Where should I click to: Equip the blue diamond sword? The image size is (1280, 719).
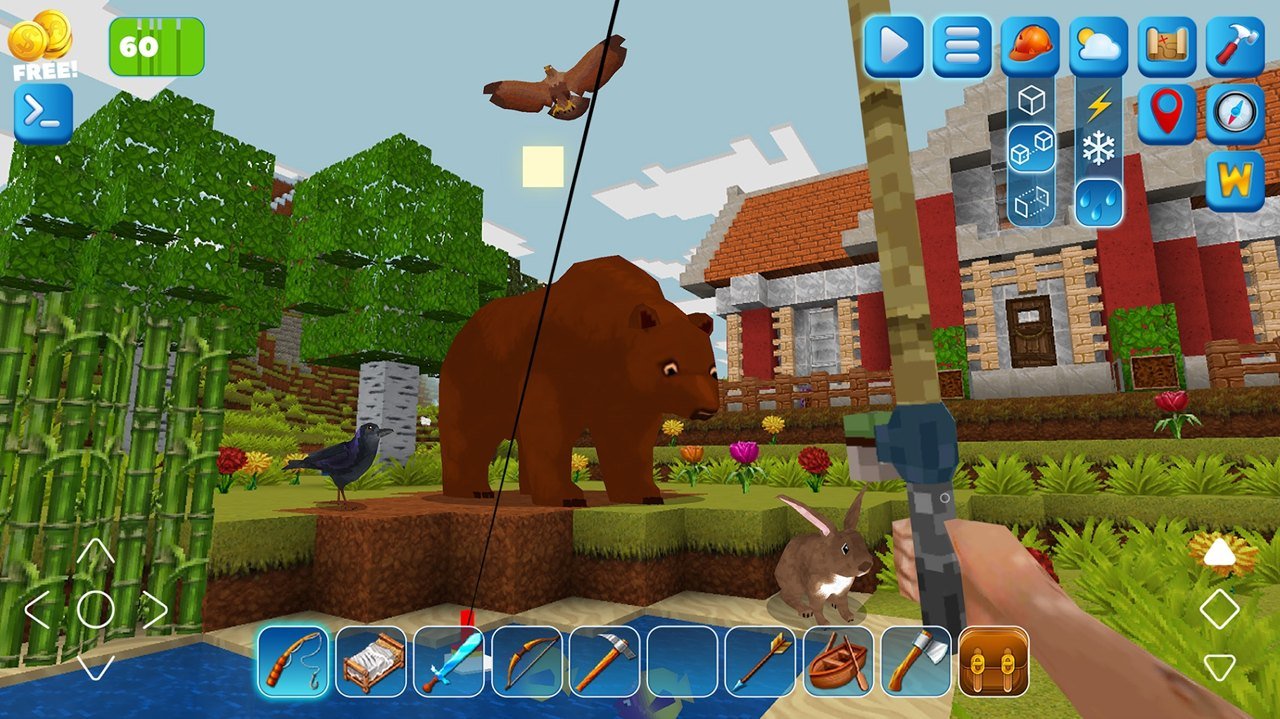pos(449,661)
